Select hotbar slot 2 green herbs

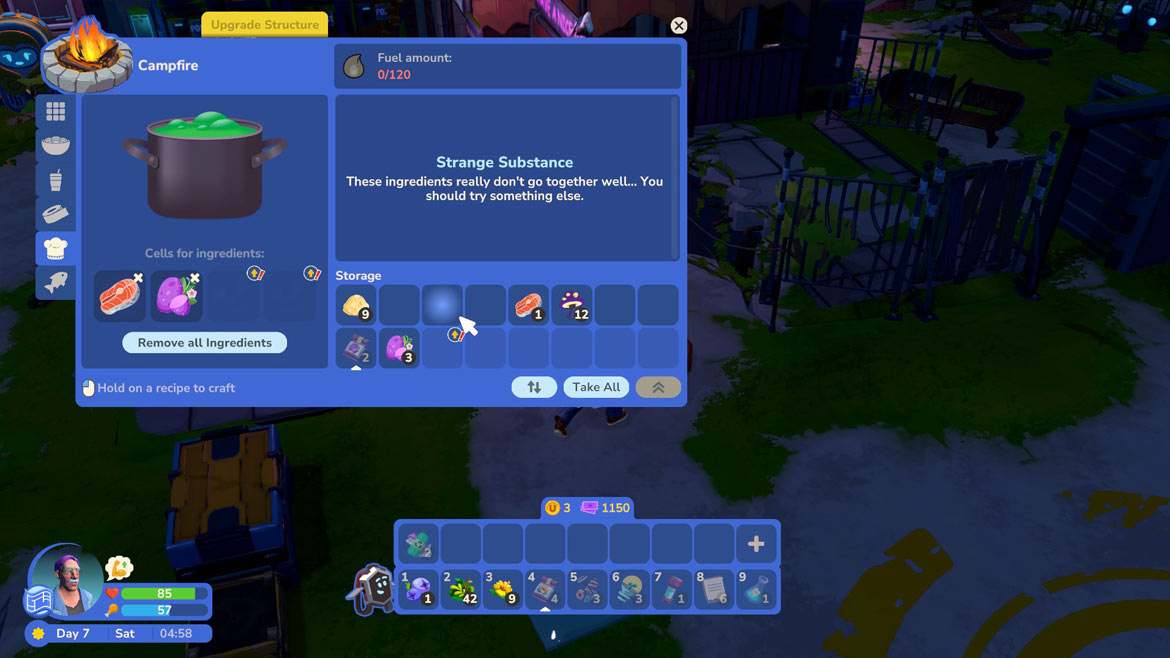coord(461,589)
